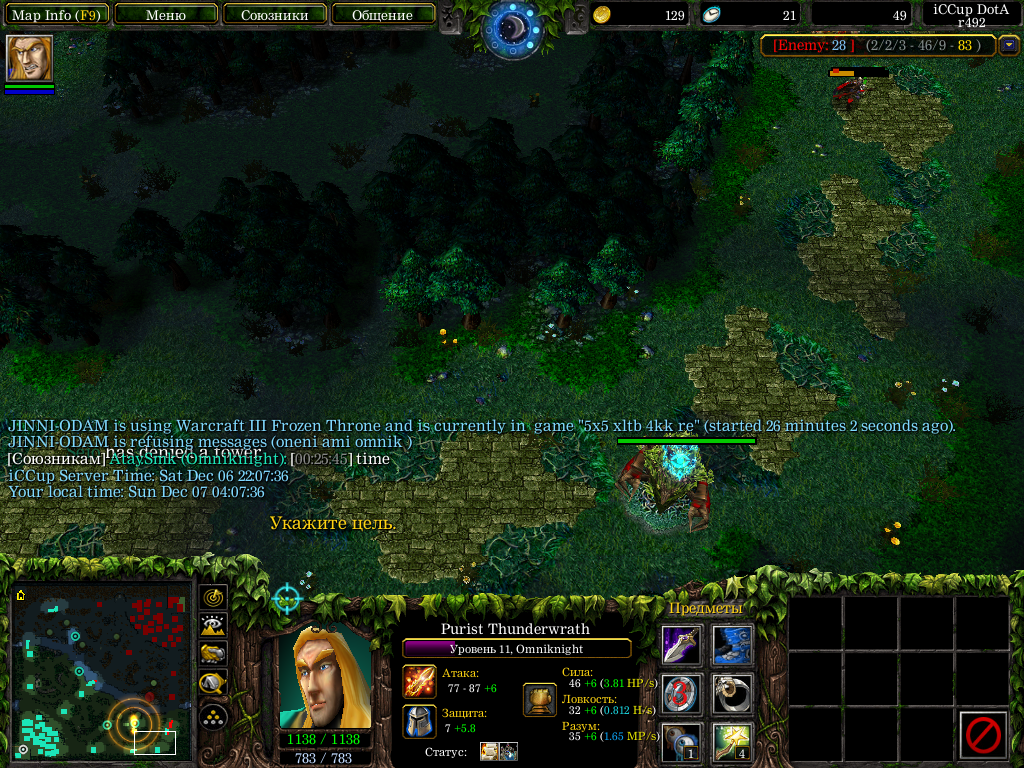Toggle ally color mode on the minimap
The height and width of the screenshot is (768, 1024).
coord(213,655)
